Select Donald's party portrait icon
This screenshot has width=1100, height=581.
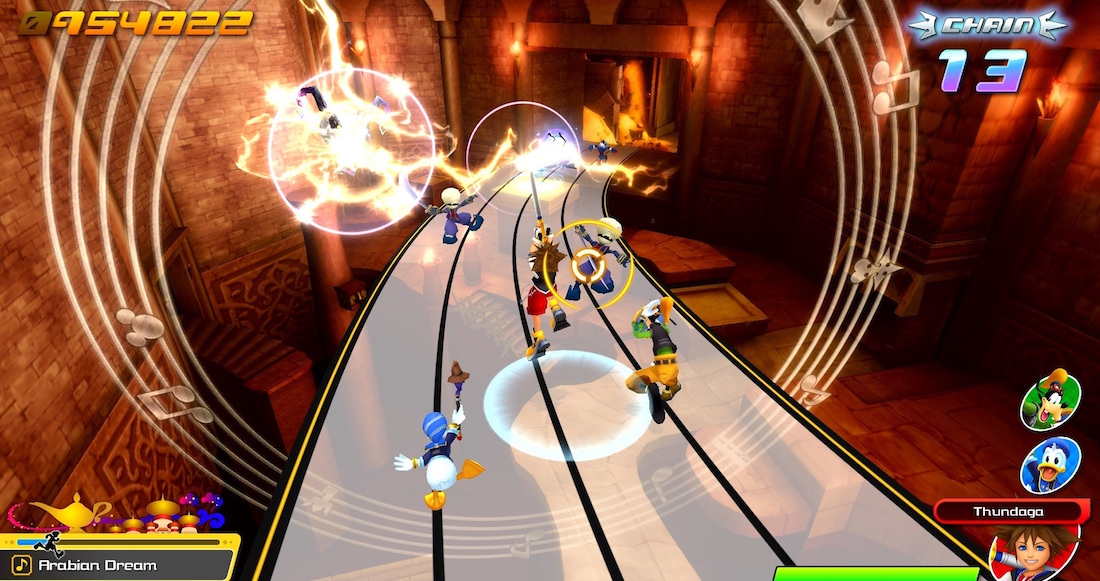coord(1049,466)
